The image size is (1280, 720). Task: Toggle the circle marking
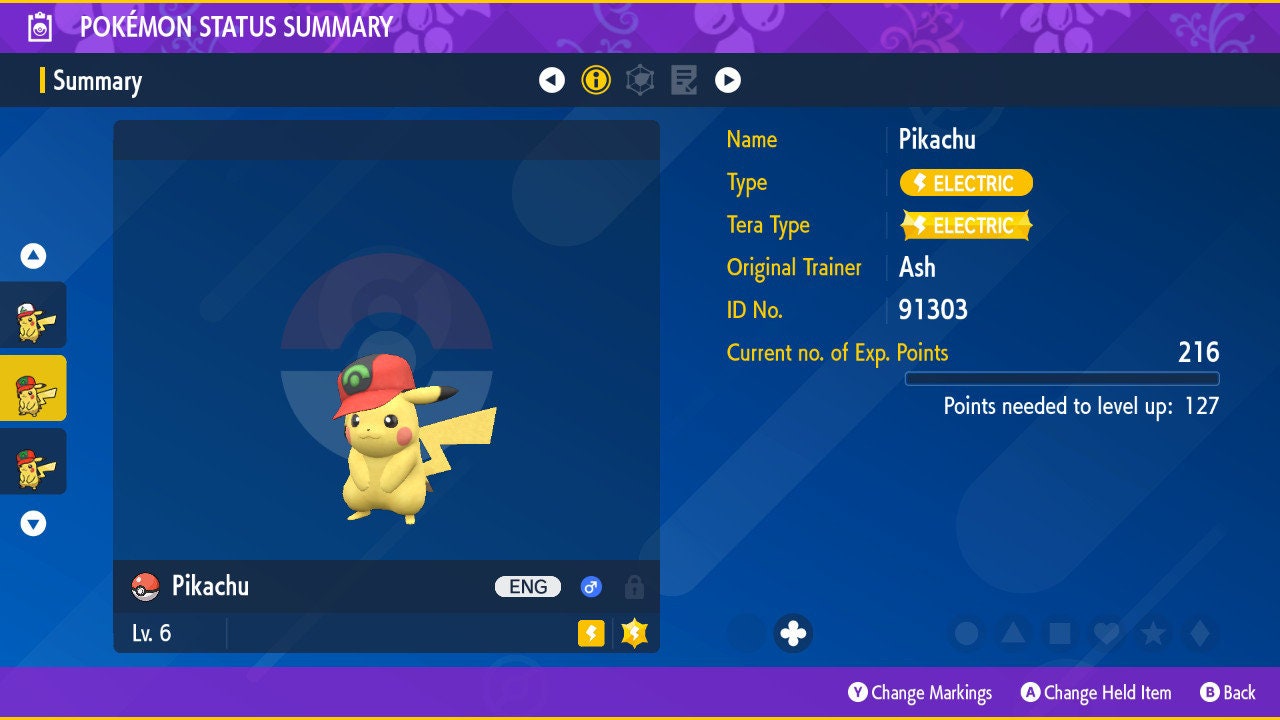tap(966, 633)
